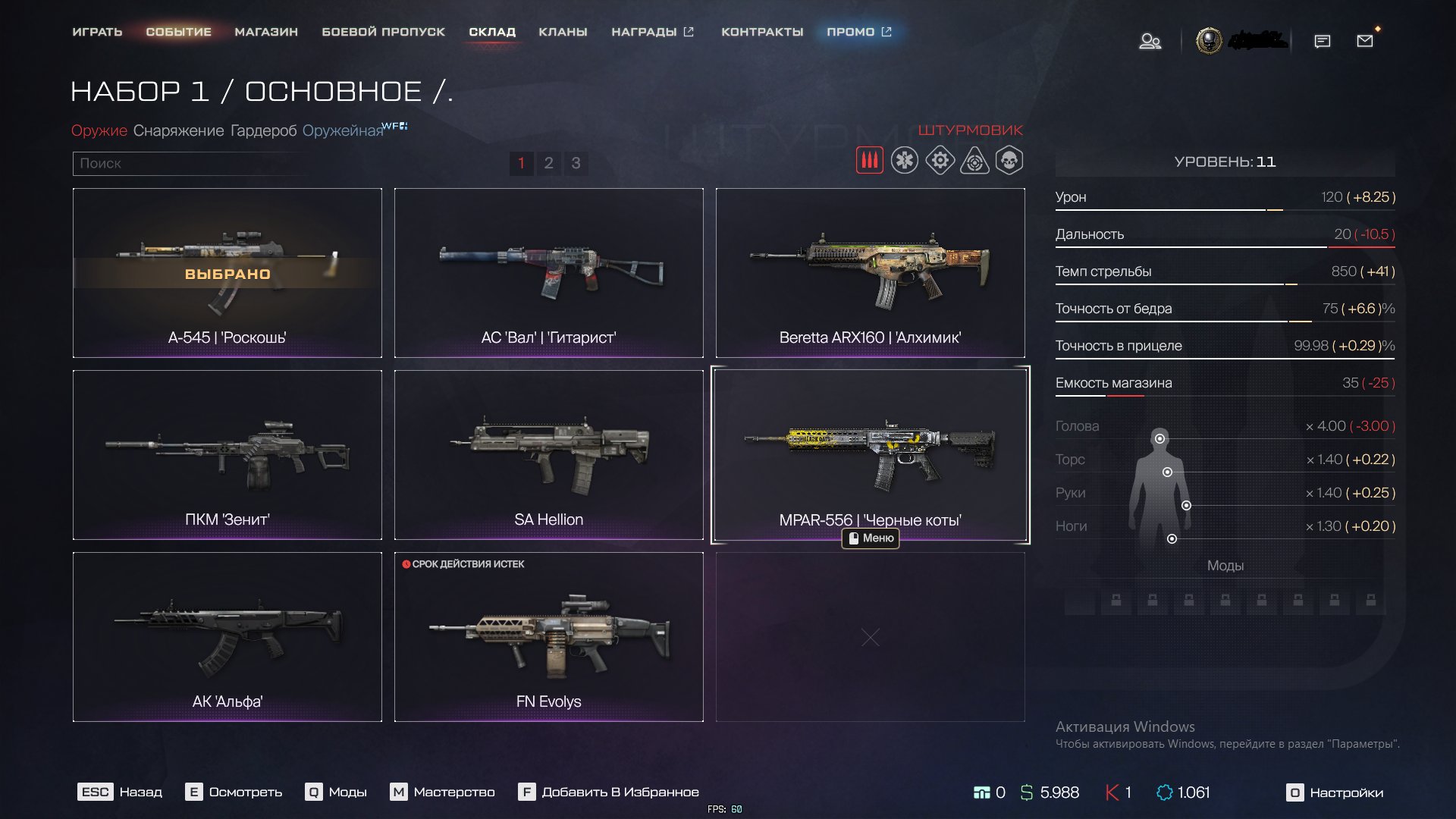This screenshot has width=1456, height=819.
Task: Open БОЕВОЙ ПРОПУСК page
Action: (x=383, y=32)
